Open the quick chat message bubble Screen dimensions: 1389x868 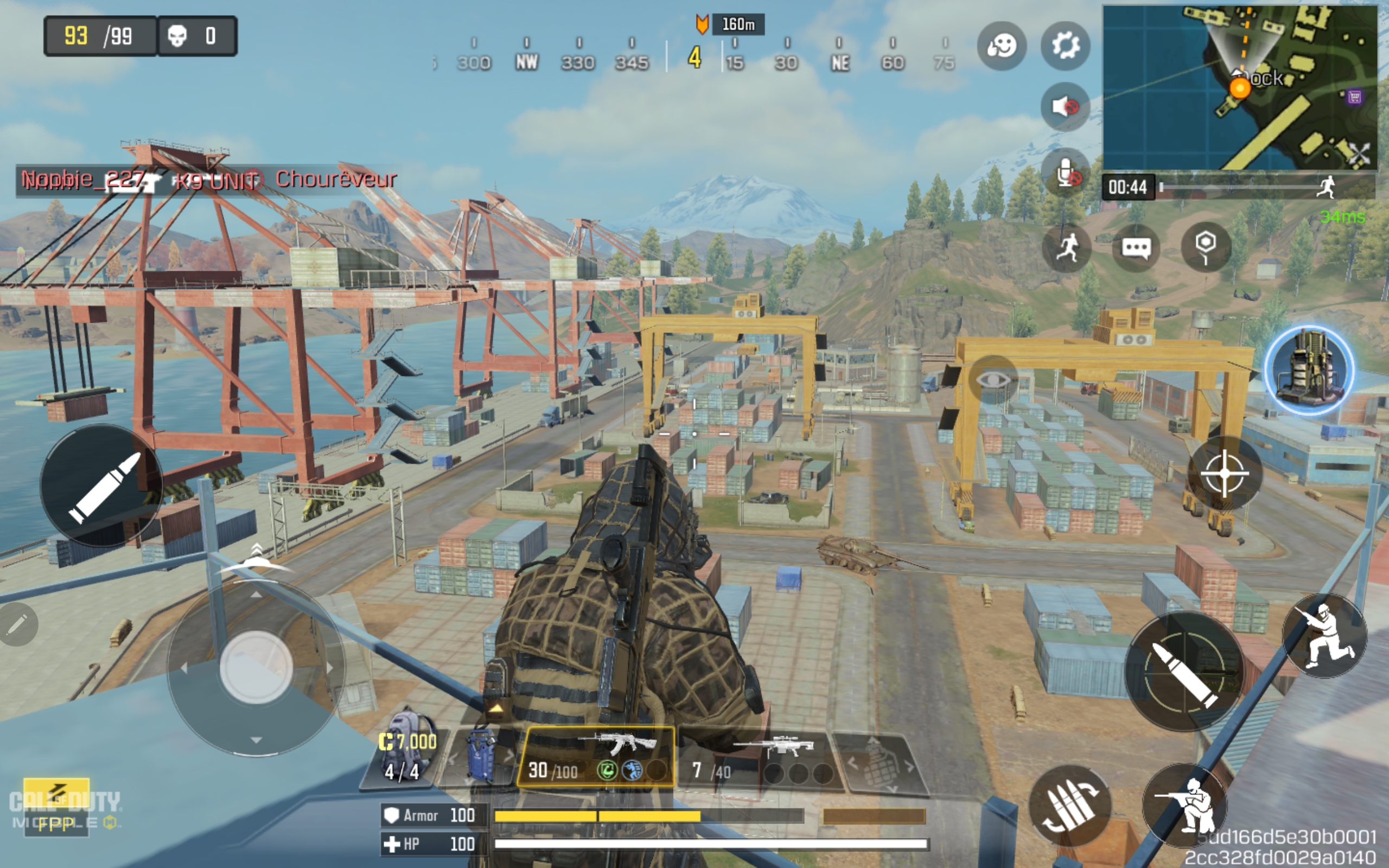pos(1135,248)
